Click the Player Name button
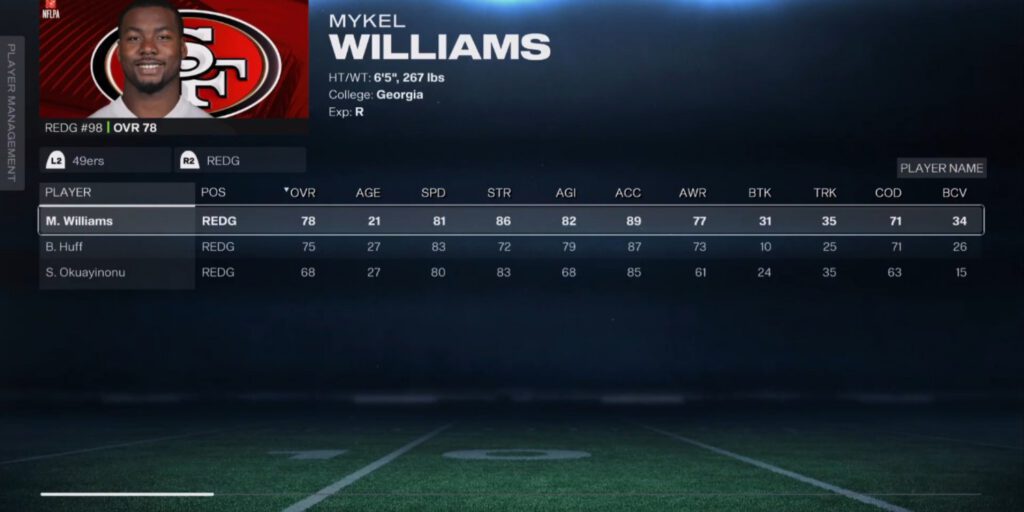 click(x=941, y=168)
